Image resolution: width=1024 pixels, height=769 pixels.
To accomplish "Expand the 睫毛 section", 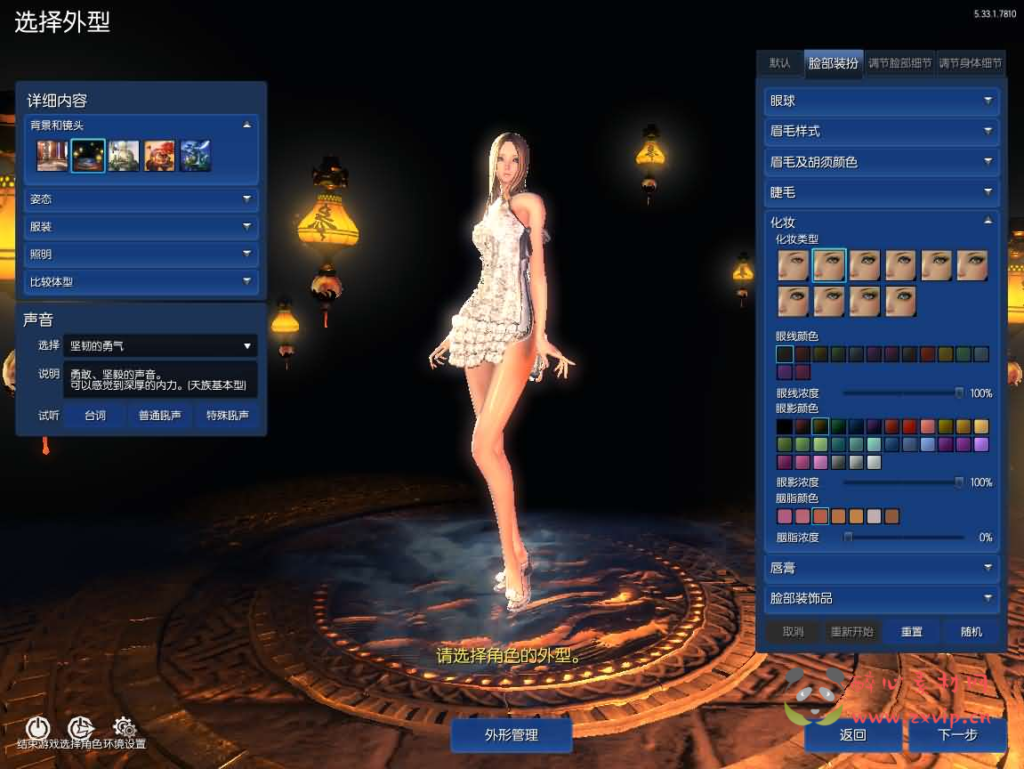I will pos(880,191).
